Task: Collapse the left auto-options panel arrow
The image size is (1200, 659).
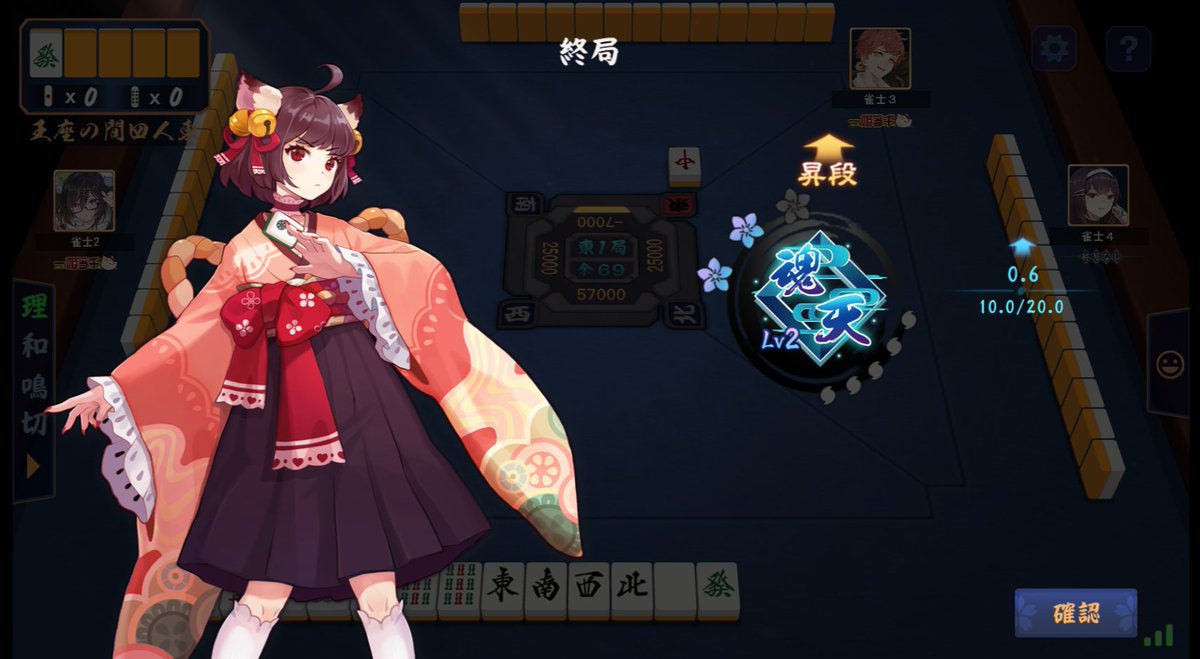Action: (34, 466)
